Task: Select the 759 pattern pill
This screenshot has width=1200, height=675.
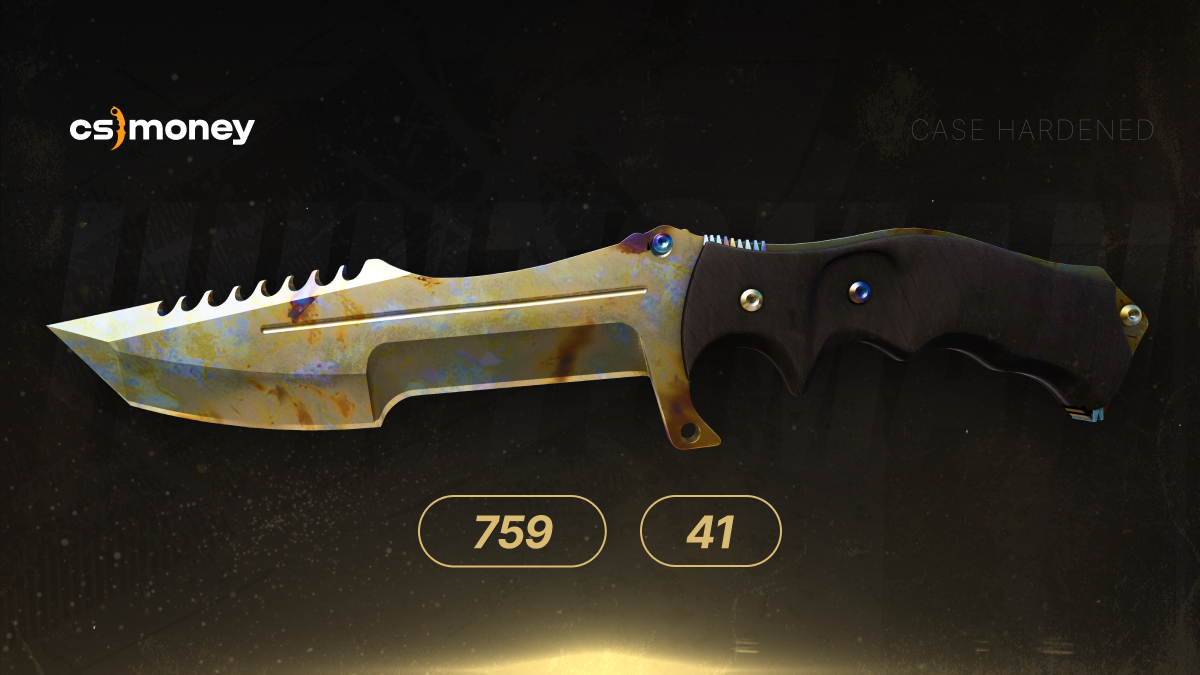Action: tap(512, 532)
